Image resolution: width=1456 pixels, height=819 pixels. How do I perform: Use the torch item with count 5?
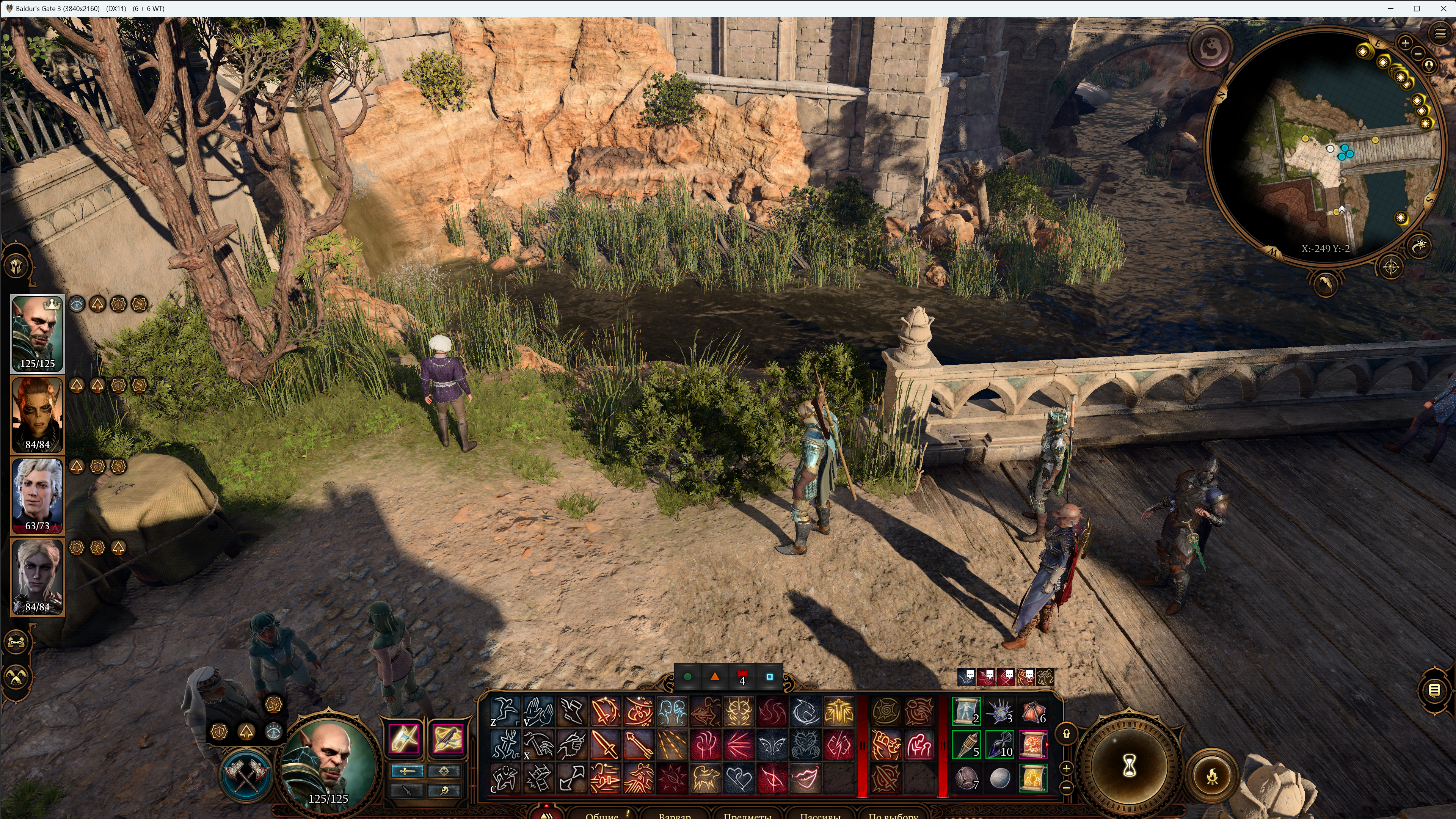tap(966, 744)
